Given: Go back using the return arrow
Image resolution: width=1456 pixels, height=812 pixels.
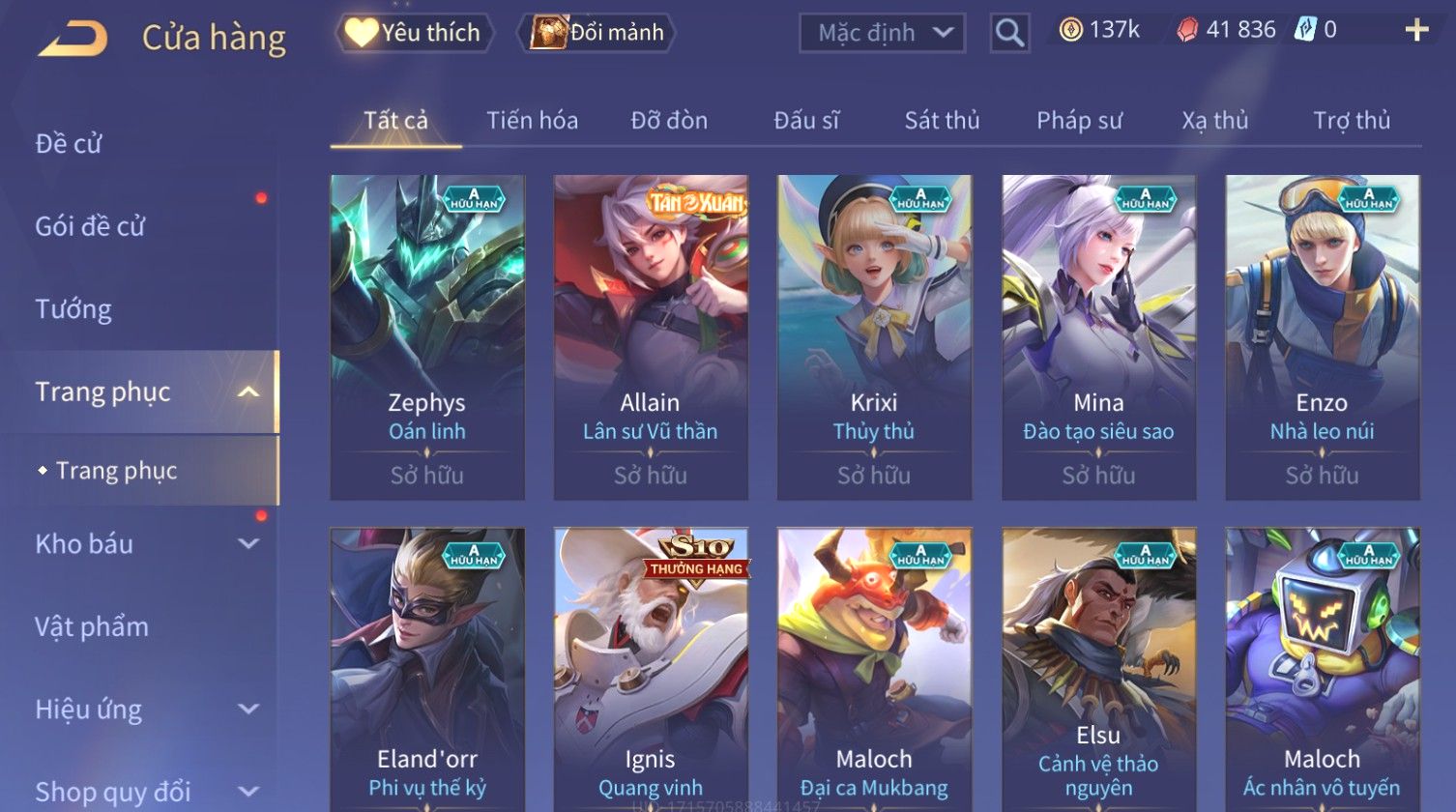Looking at the screenshot, I should tap(73, 38).
